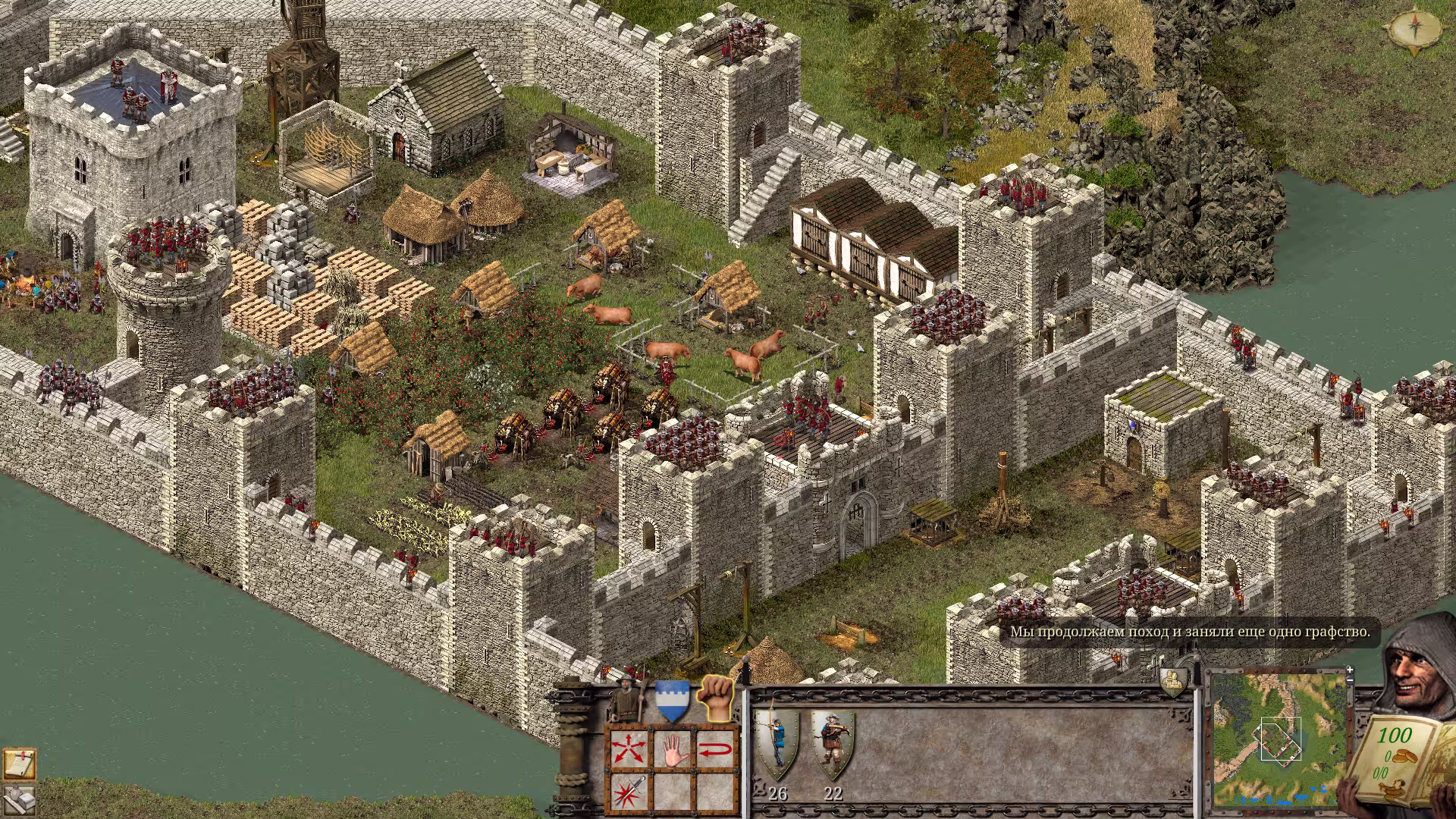Click the open hand stand-ground button
1456x819 pixels.
tap(673, 751)
